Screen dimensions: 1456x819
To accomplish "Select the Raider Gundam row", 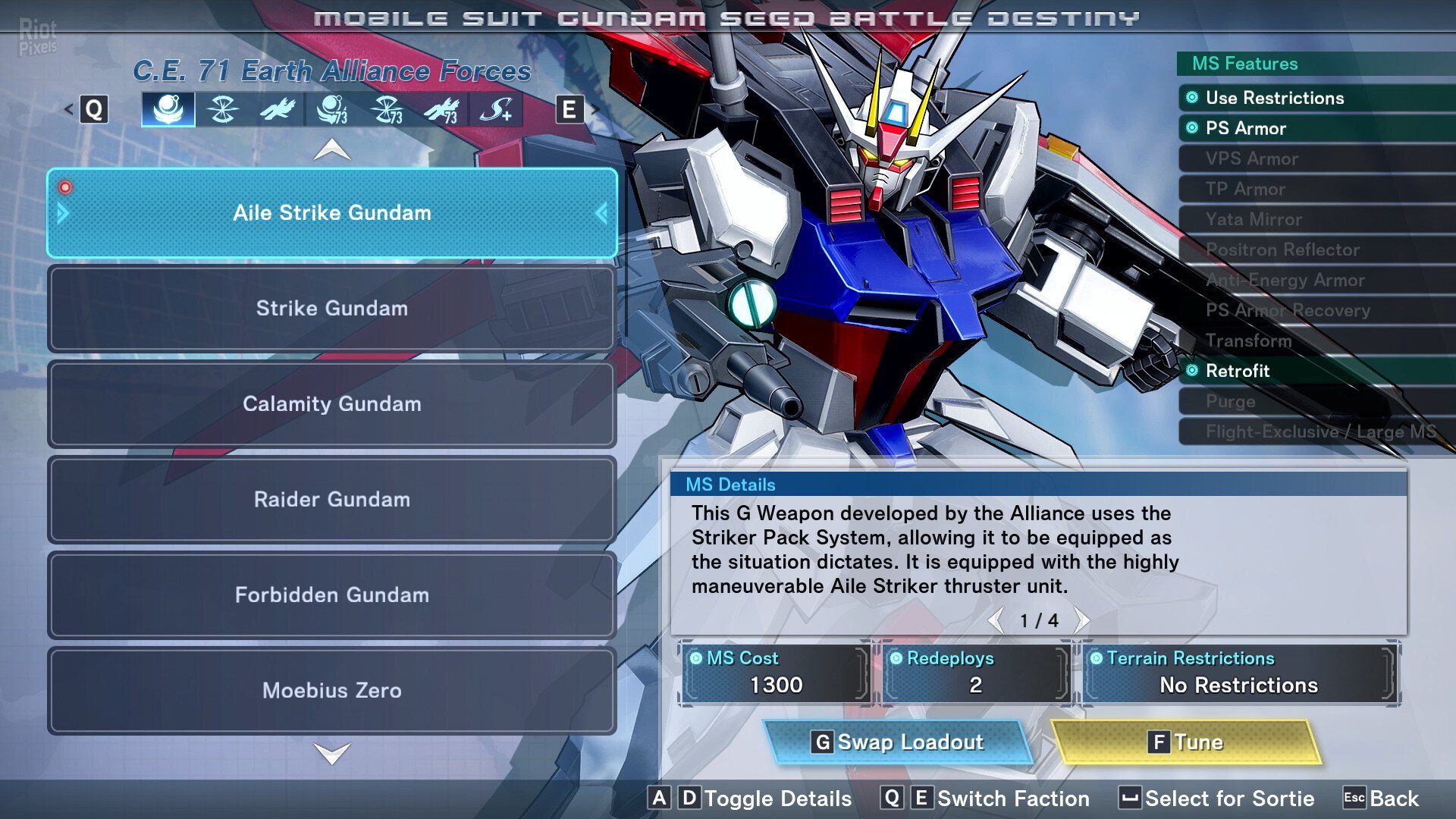I will [332, 500].
